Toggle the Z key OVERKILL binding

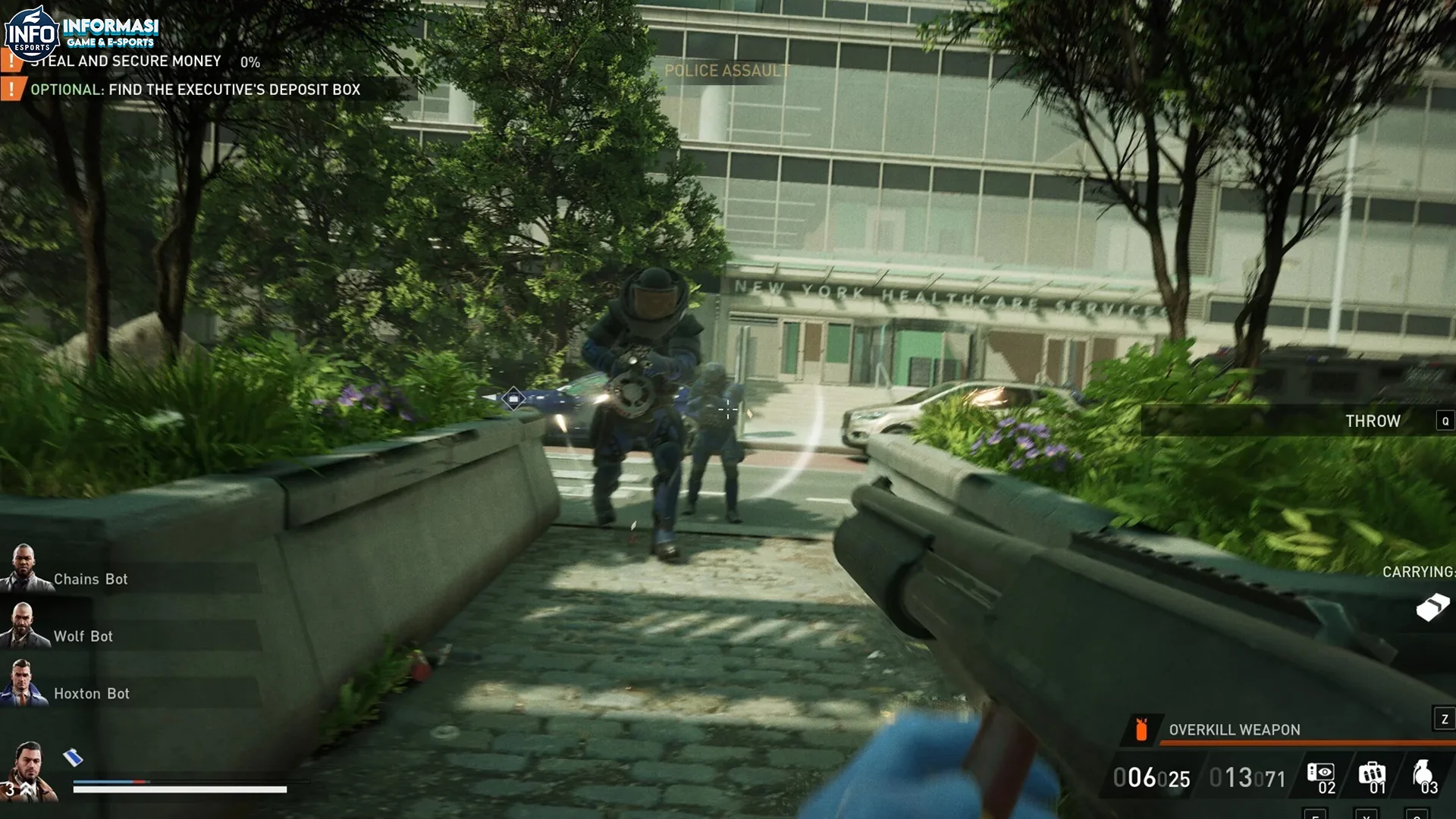pos(1444,718)
